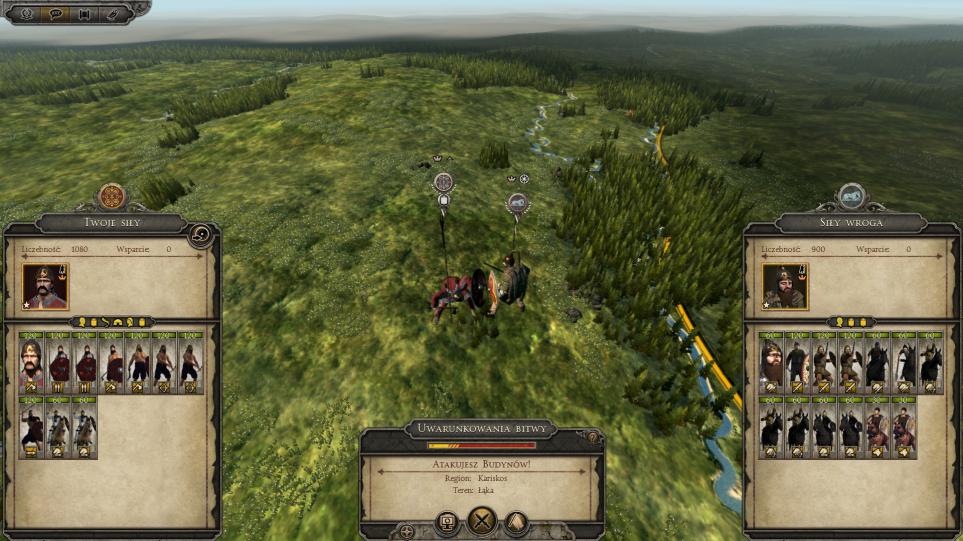Select your general's unit card in army list
Image resolution: width=963 pixels, height=541 pixels.
coord(31,363)
